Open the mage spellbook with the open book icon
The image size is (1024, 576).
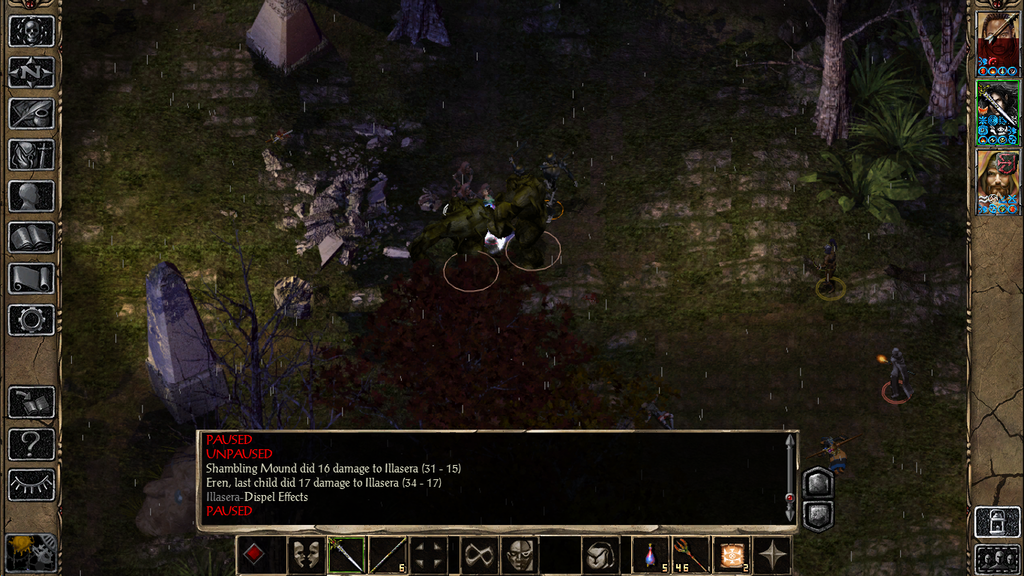pyautogui.click(x=31, y=237)
